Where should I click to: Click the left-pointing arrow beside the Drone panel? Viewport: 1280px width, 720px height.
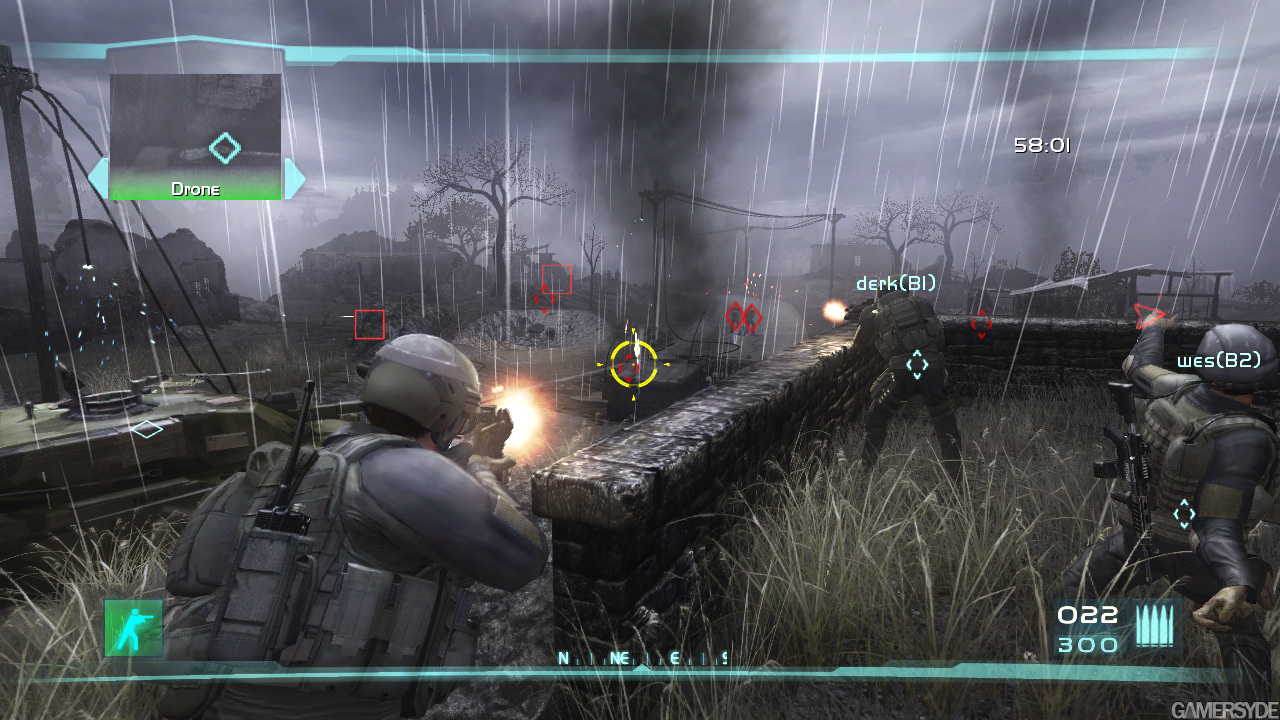(x=98, y=178)
